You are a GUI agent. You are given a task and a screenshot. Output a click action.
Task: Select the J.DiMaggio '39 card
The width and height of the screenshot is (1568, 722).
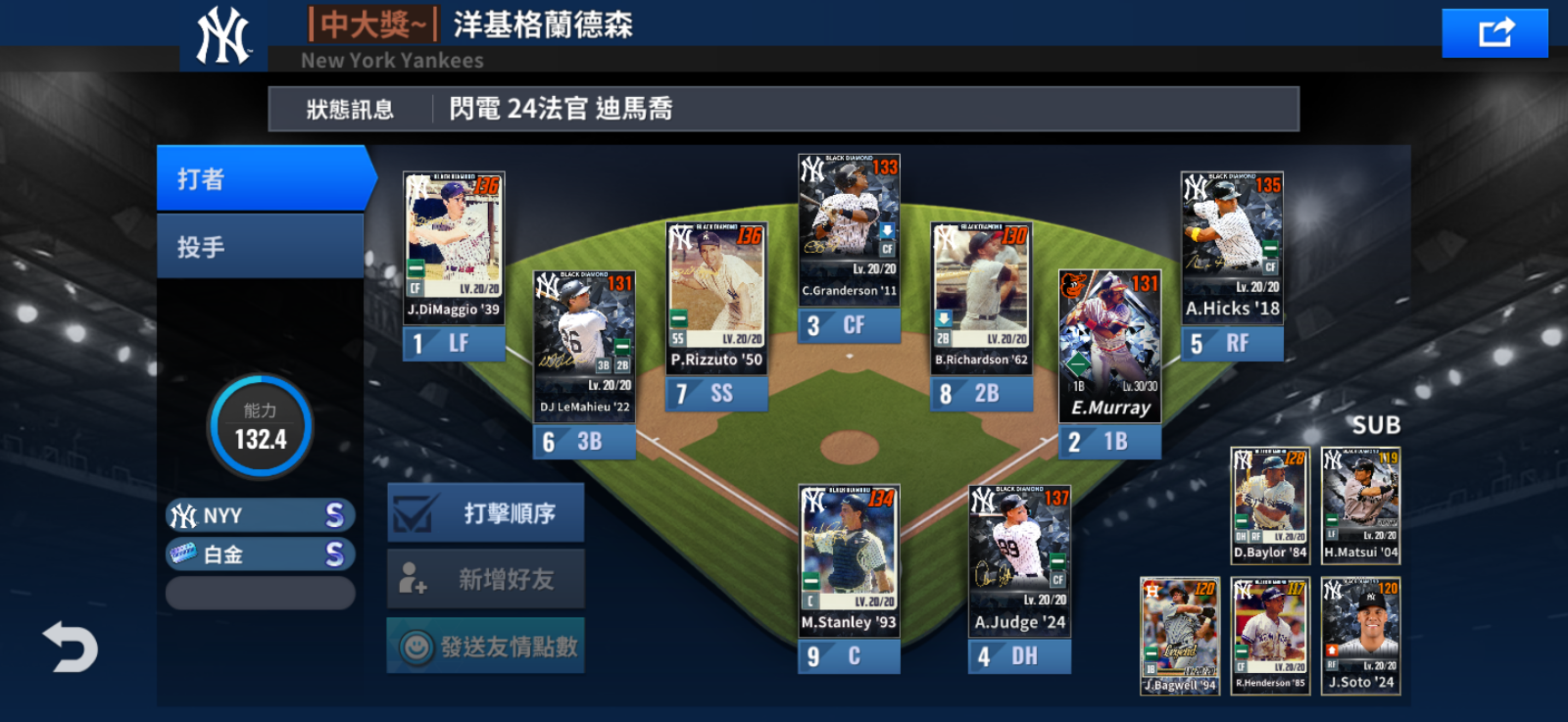453,247
